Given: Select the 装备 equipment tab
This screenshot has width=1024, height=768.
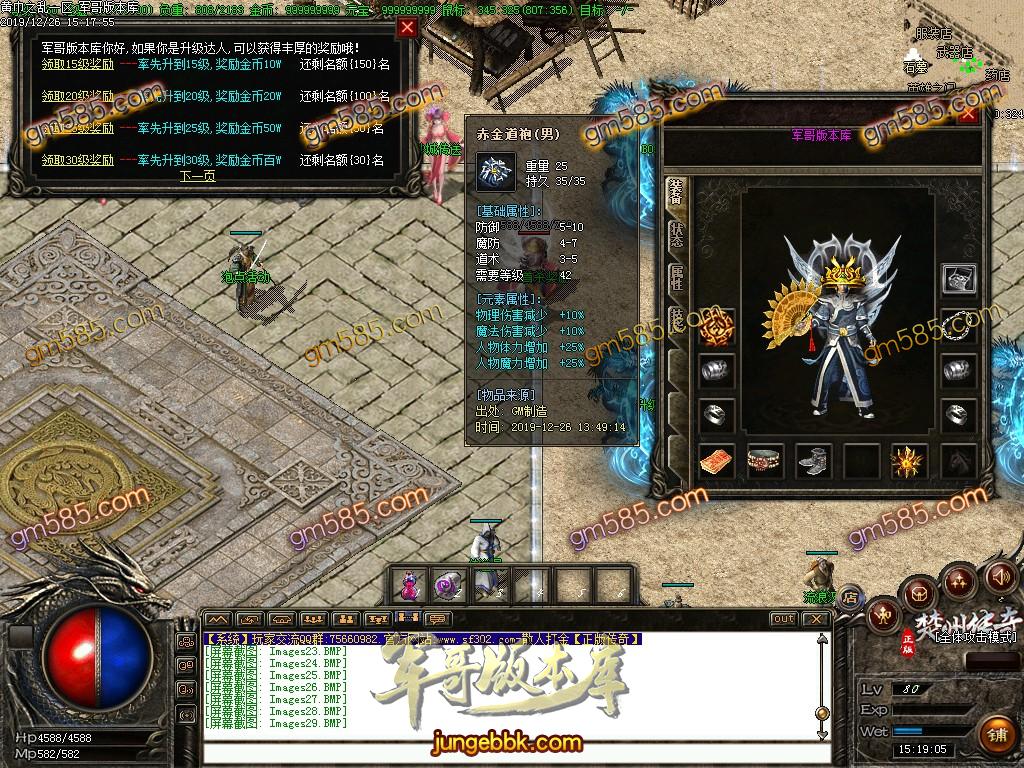Looking at the screenshot, I should pos(676,194).
